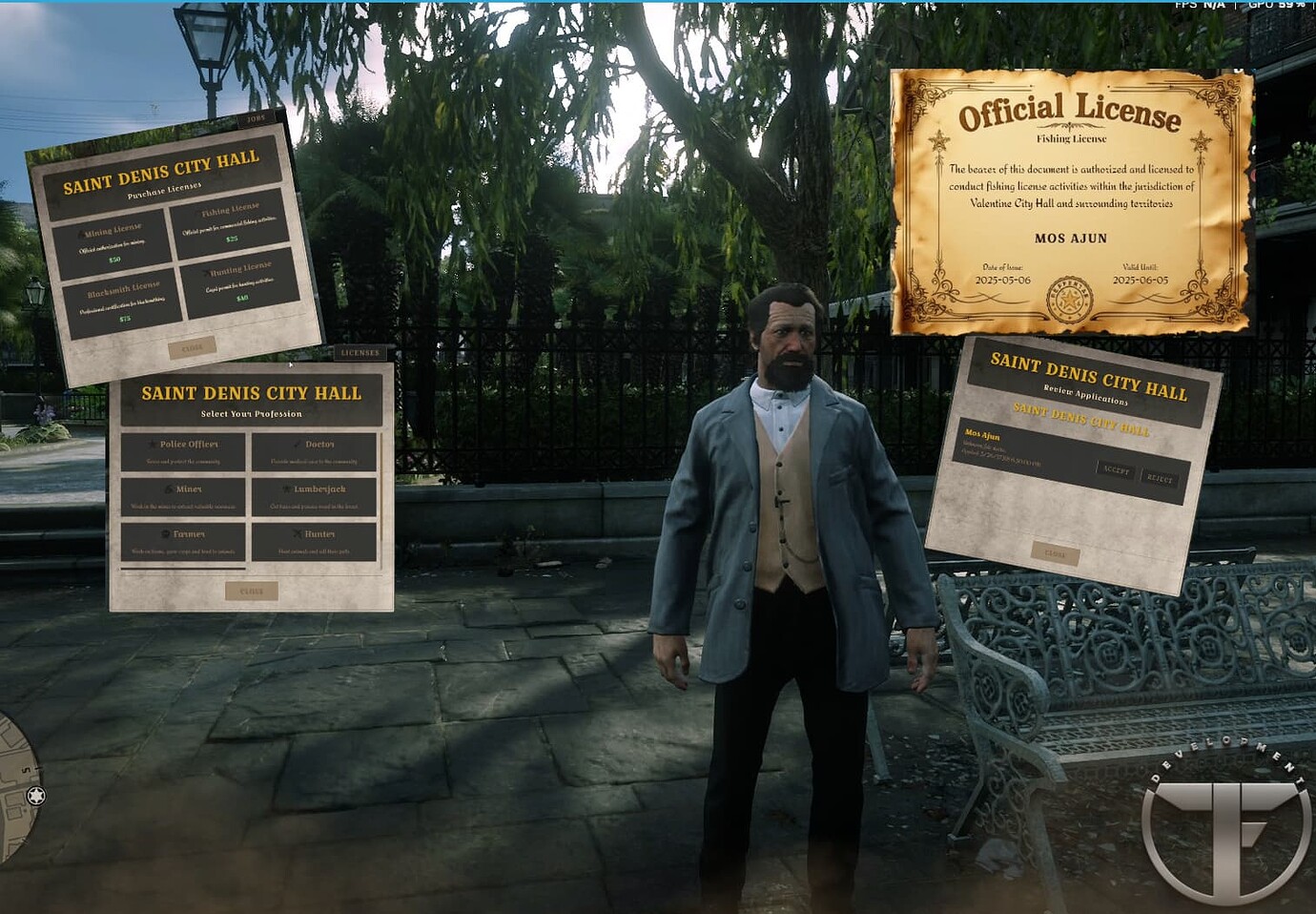Viewport: 1316px width, 914px height.
Task: Reject Mos Ajun's application
Action: tap(1160, 477)
